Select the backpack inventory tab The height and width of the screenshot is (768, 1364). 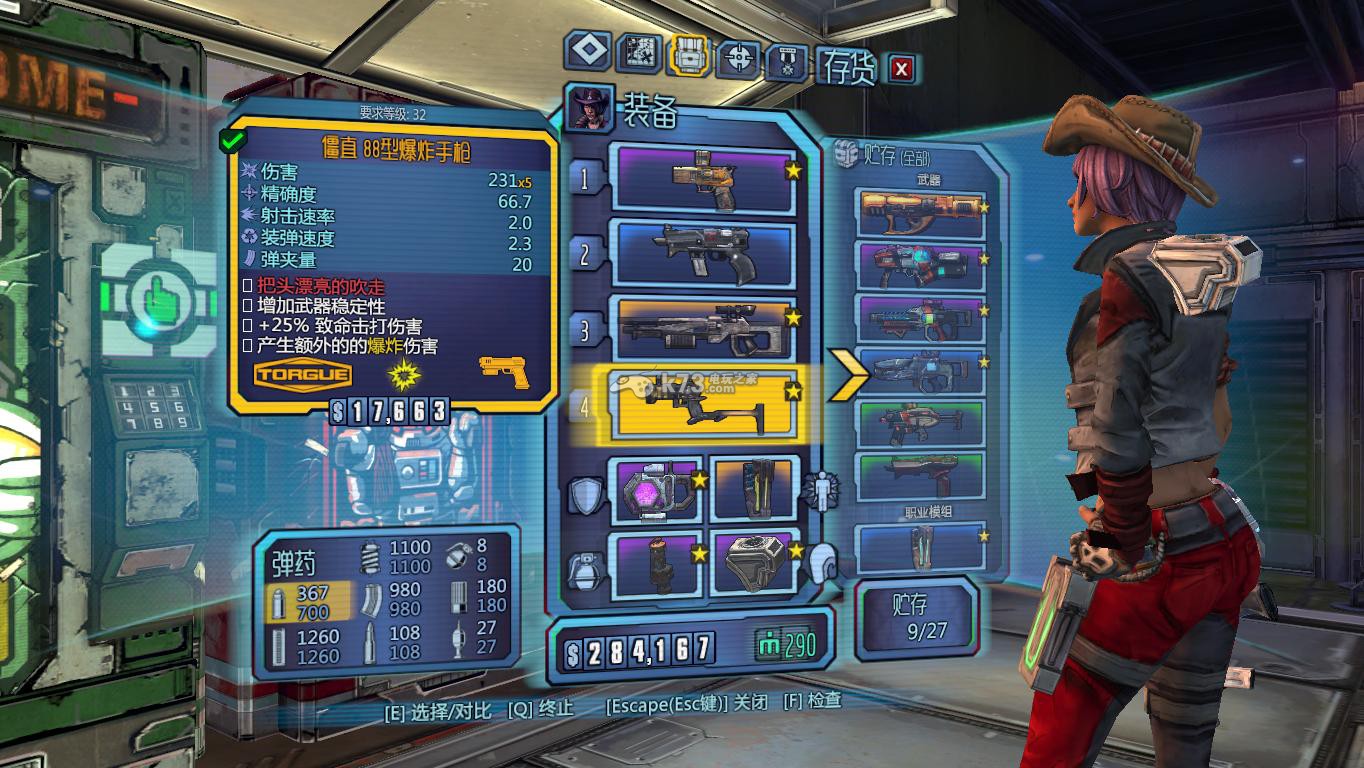(689, 57)
